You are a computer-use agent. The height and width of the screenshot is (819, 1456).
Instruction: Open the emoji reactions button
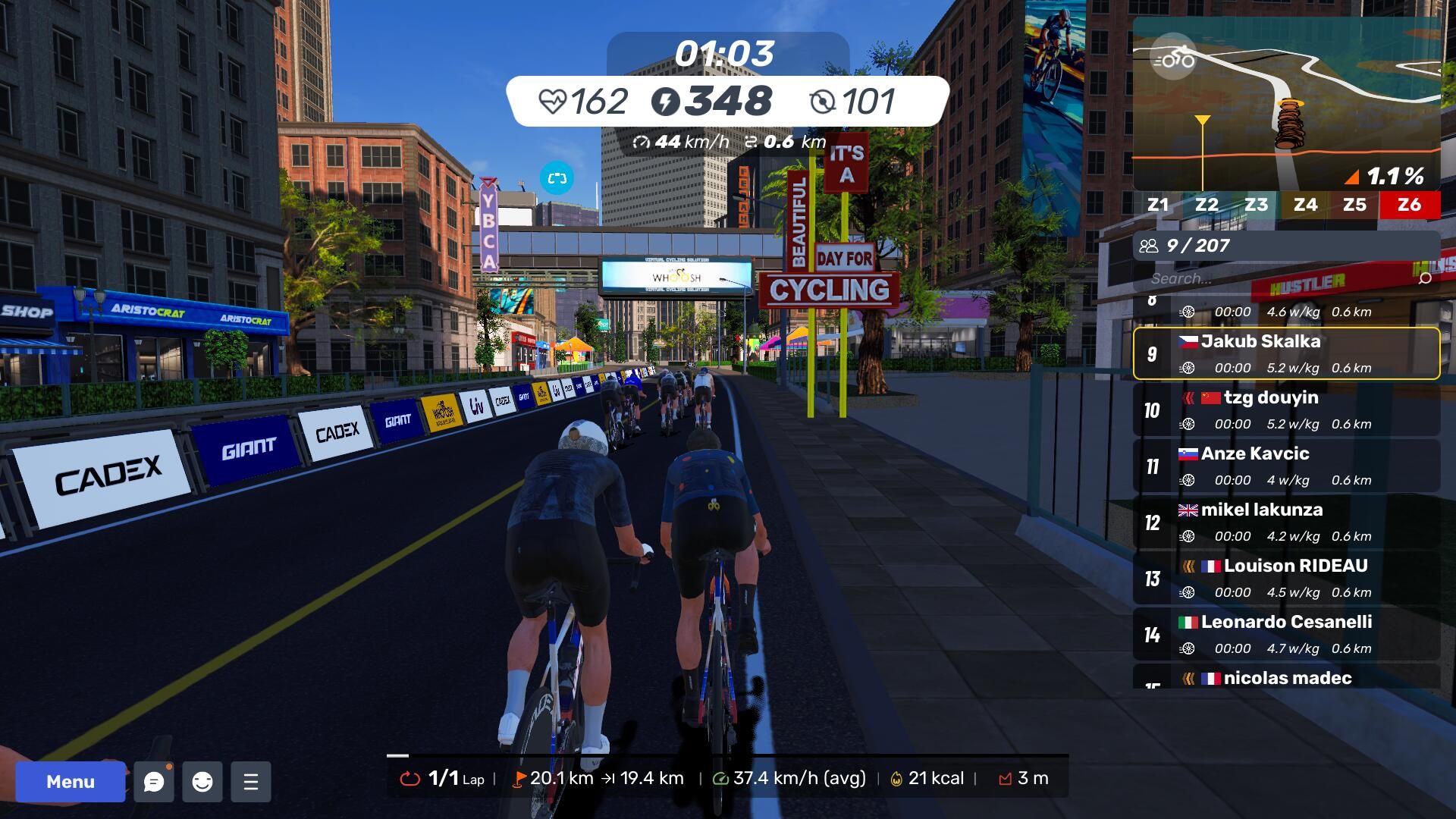click(x=202, y=782)
